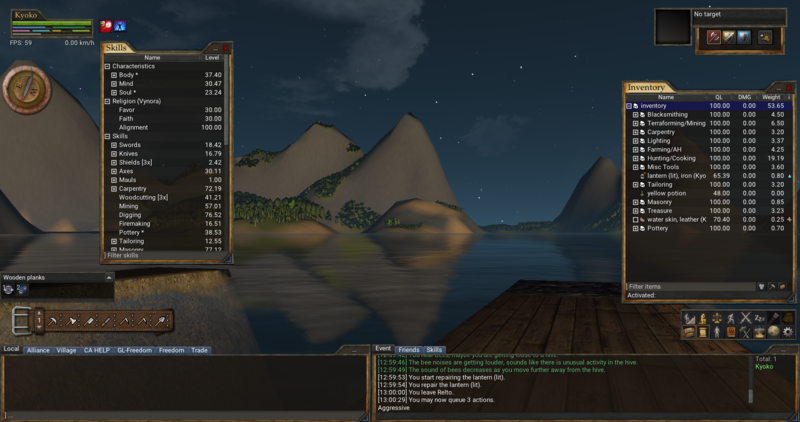
Task: Switch to the Alliance chat tab
Action: [38, 350]
